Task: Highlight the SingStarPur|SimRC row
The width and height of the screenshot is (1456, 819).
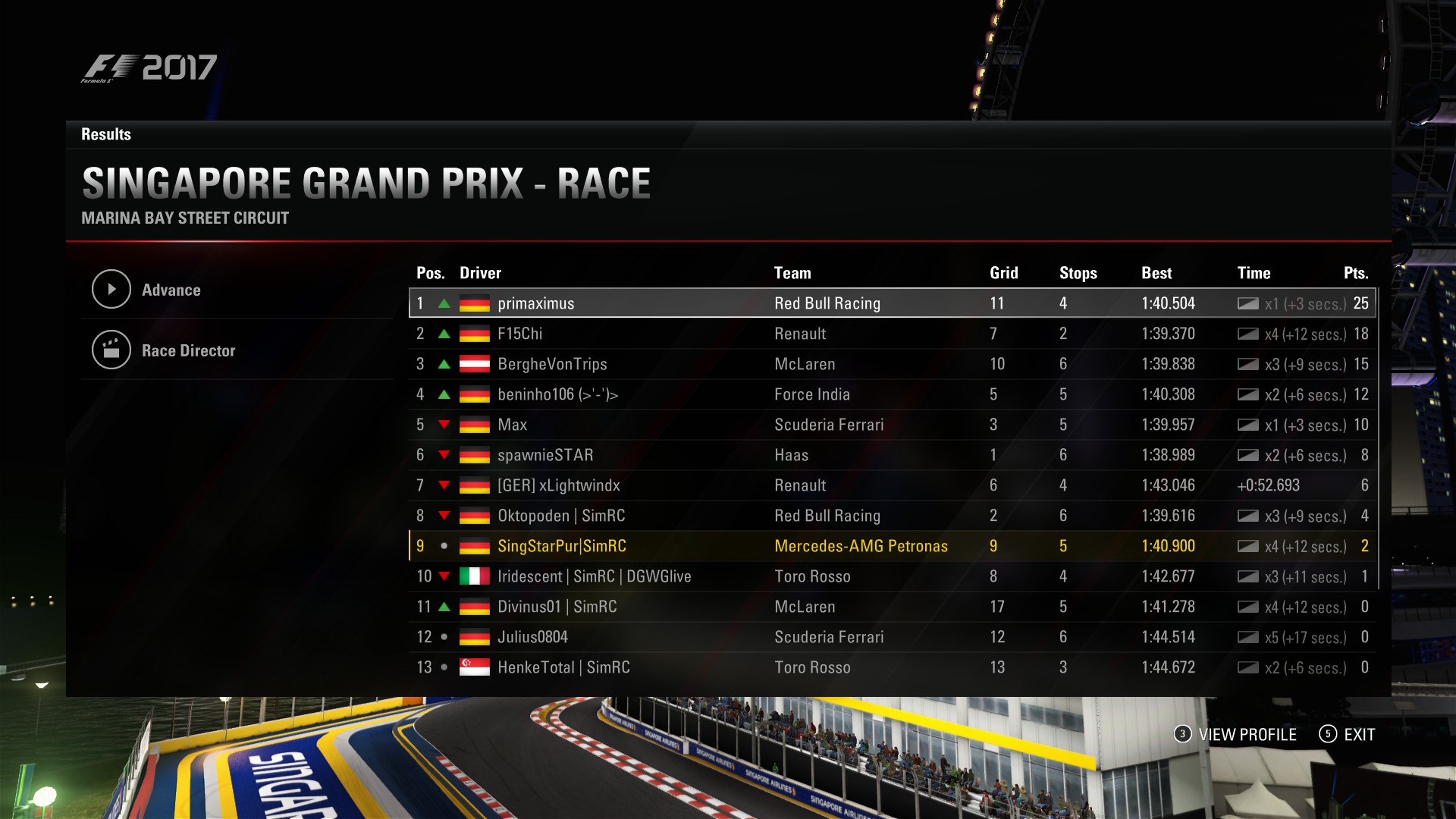Action: tap(561, 546)
